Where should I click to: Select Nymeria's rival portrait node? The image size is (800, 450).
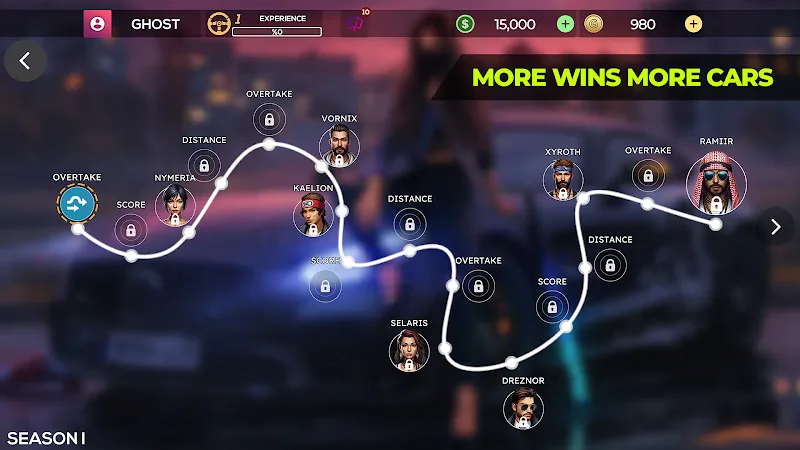175,205
